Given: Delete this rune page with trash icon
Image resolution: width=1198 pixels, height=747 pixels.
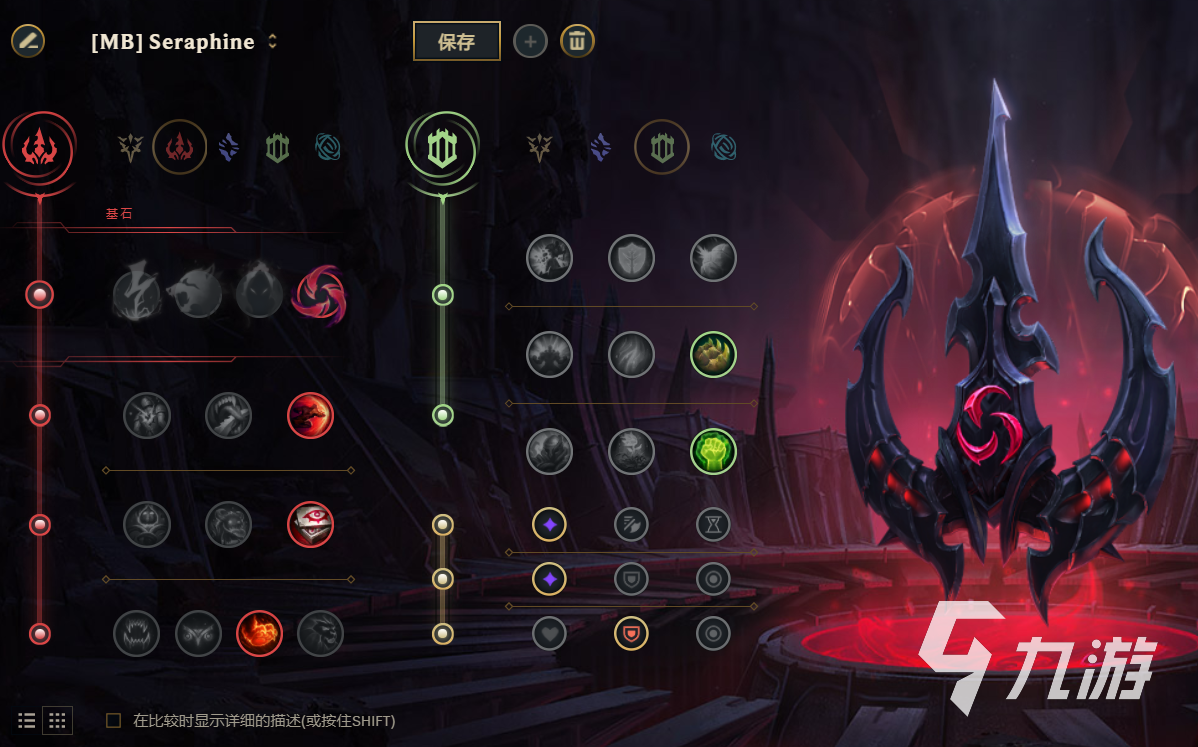Looking at the screenshot, I should click(x=577, y=41).
